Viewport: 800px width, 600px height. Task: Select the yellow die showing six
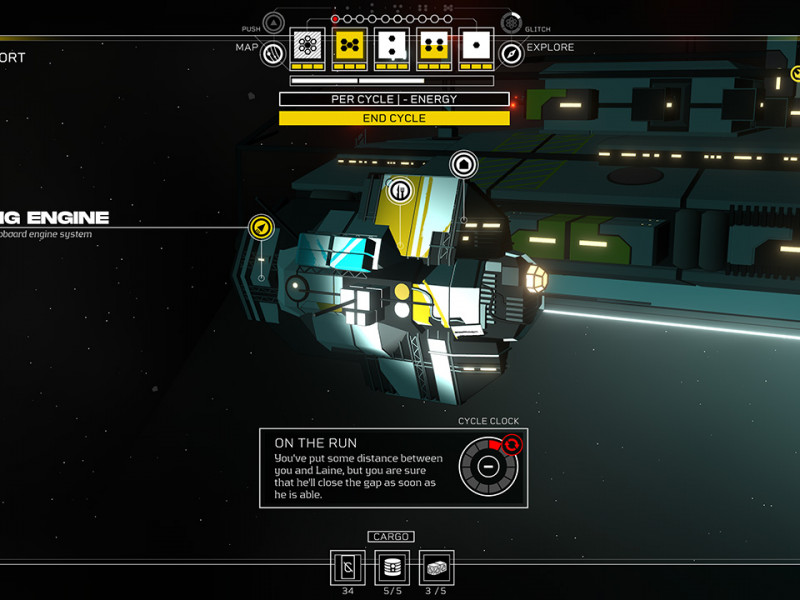pos(350,45)
